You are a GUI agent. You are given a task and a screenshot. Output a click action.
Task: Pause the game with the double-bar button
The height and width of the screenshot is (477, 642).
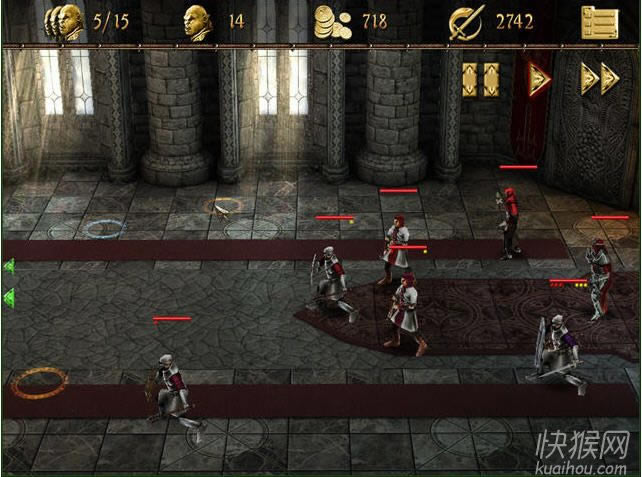pos(480,80)
